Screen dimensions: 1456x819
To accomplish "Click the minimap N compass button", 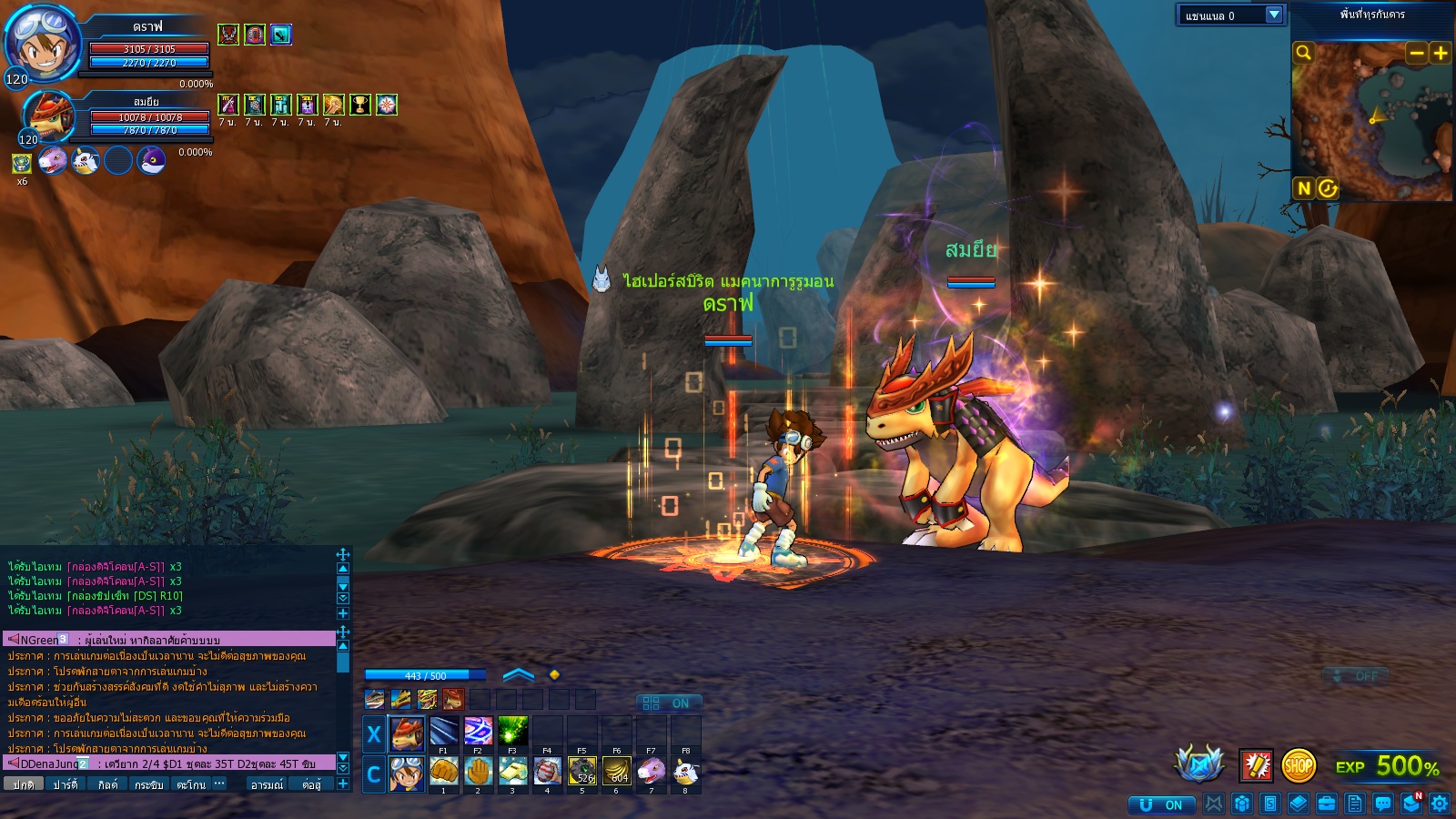I will (x=1304, y=188).
